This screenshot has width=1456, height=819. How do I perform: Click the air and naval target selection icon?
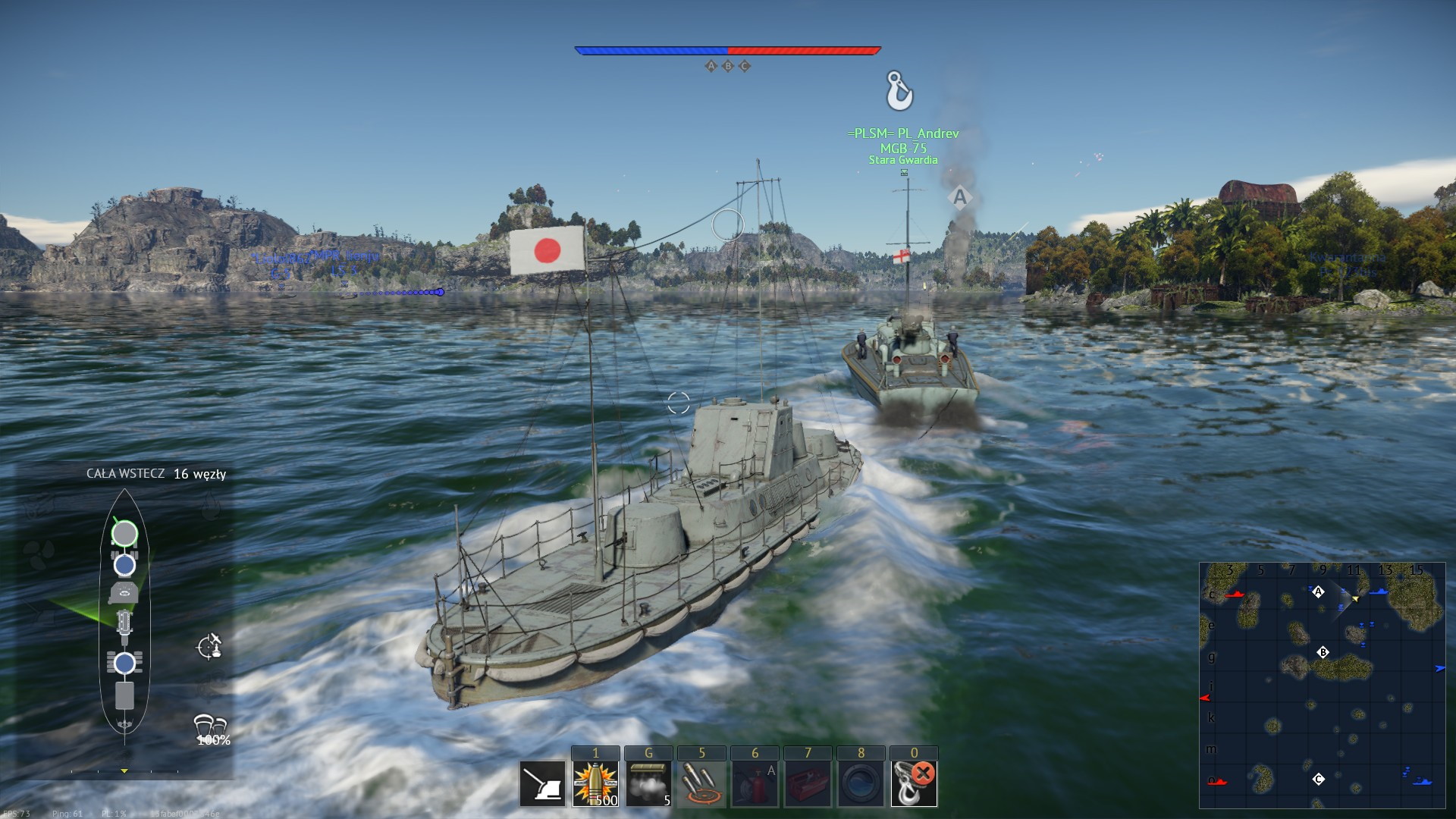click(x=209, y=647)
